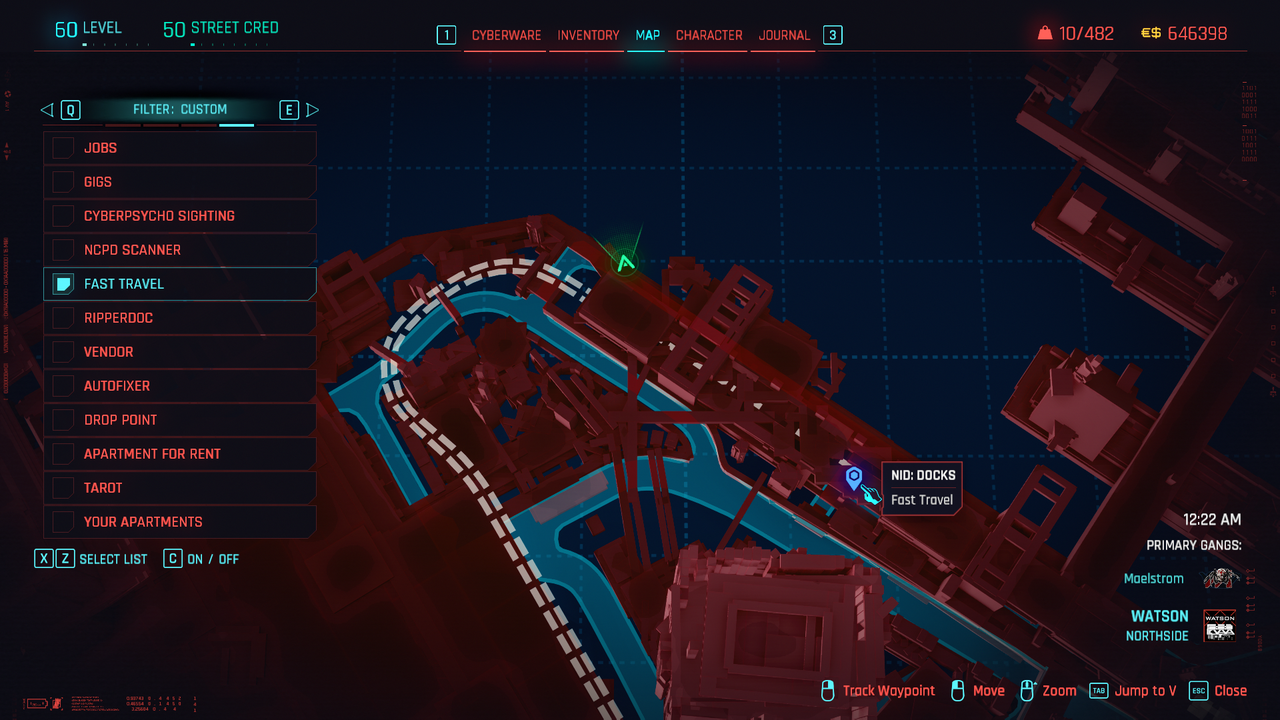1280x720 pixels.
Task: Enable the Gigs filter checkbox
Action: pyautogui.click(x=64, y=182)
